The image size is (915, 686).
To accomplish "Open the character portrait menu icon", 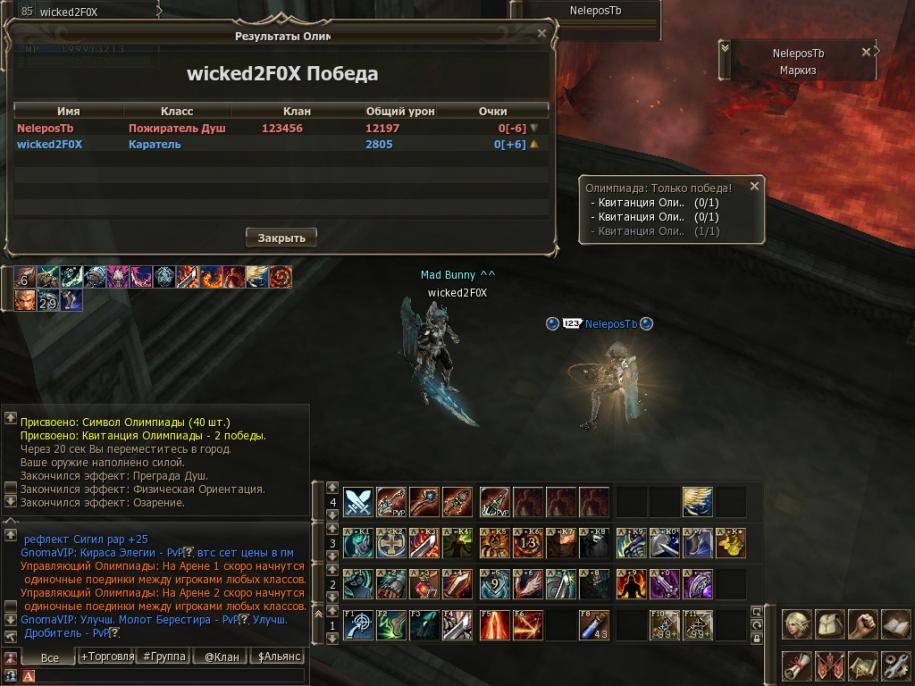I will click(x=797, y=625).
